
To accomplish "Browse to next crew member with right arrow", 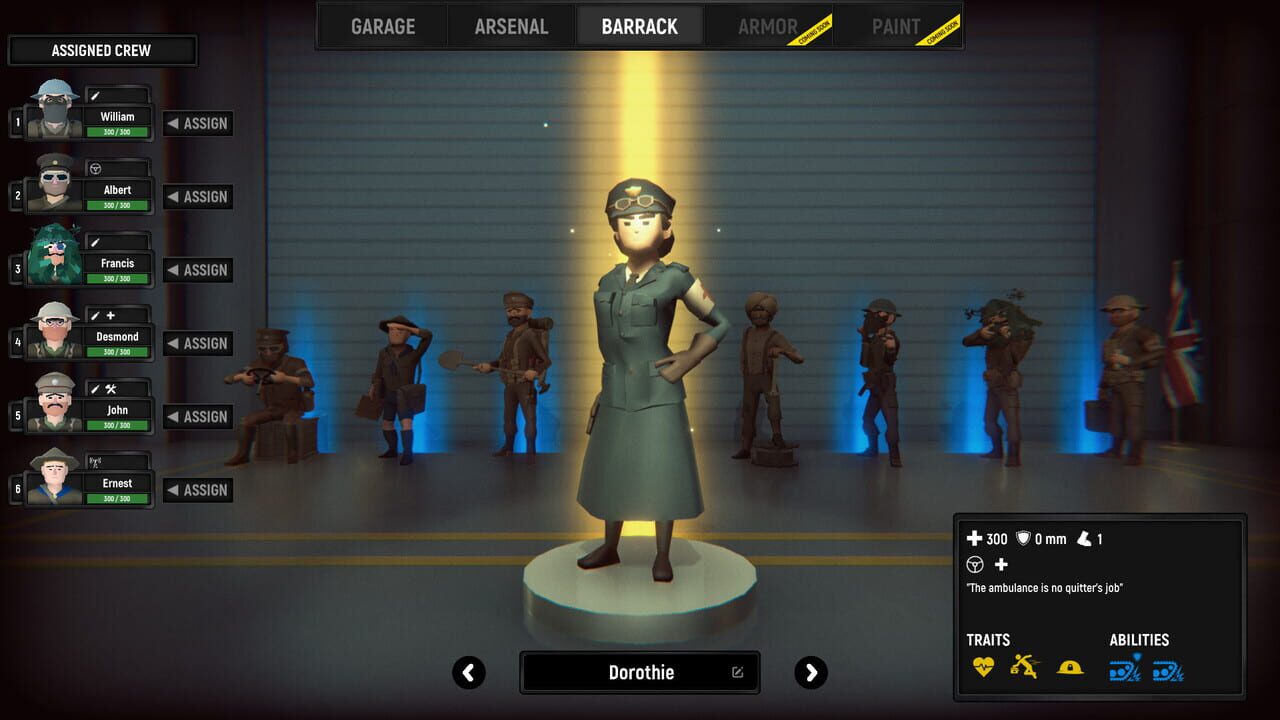I will [811, 673].
